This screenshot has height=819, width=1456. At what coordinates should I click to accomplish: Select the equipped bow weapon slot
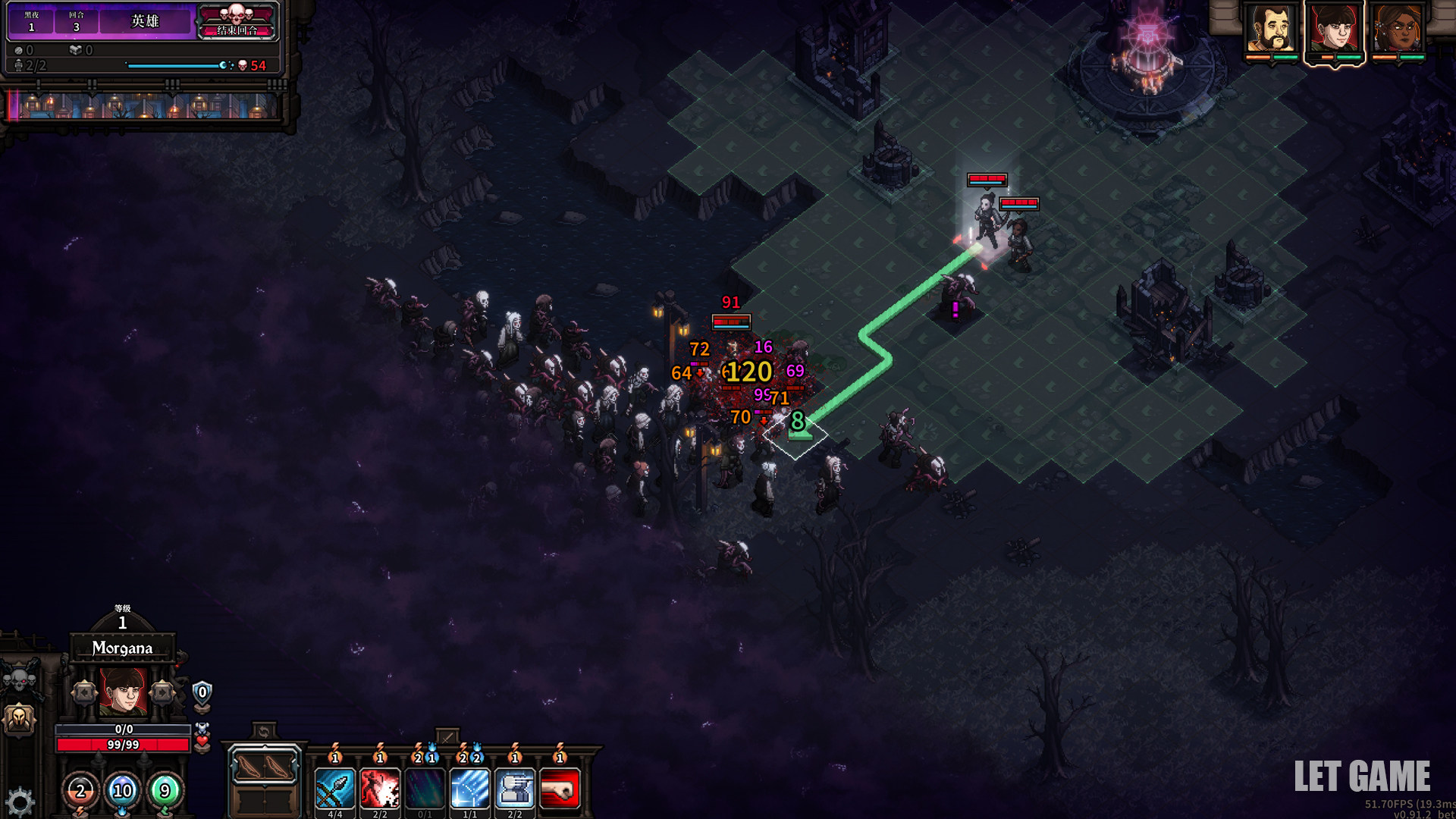pos(264,767)
